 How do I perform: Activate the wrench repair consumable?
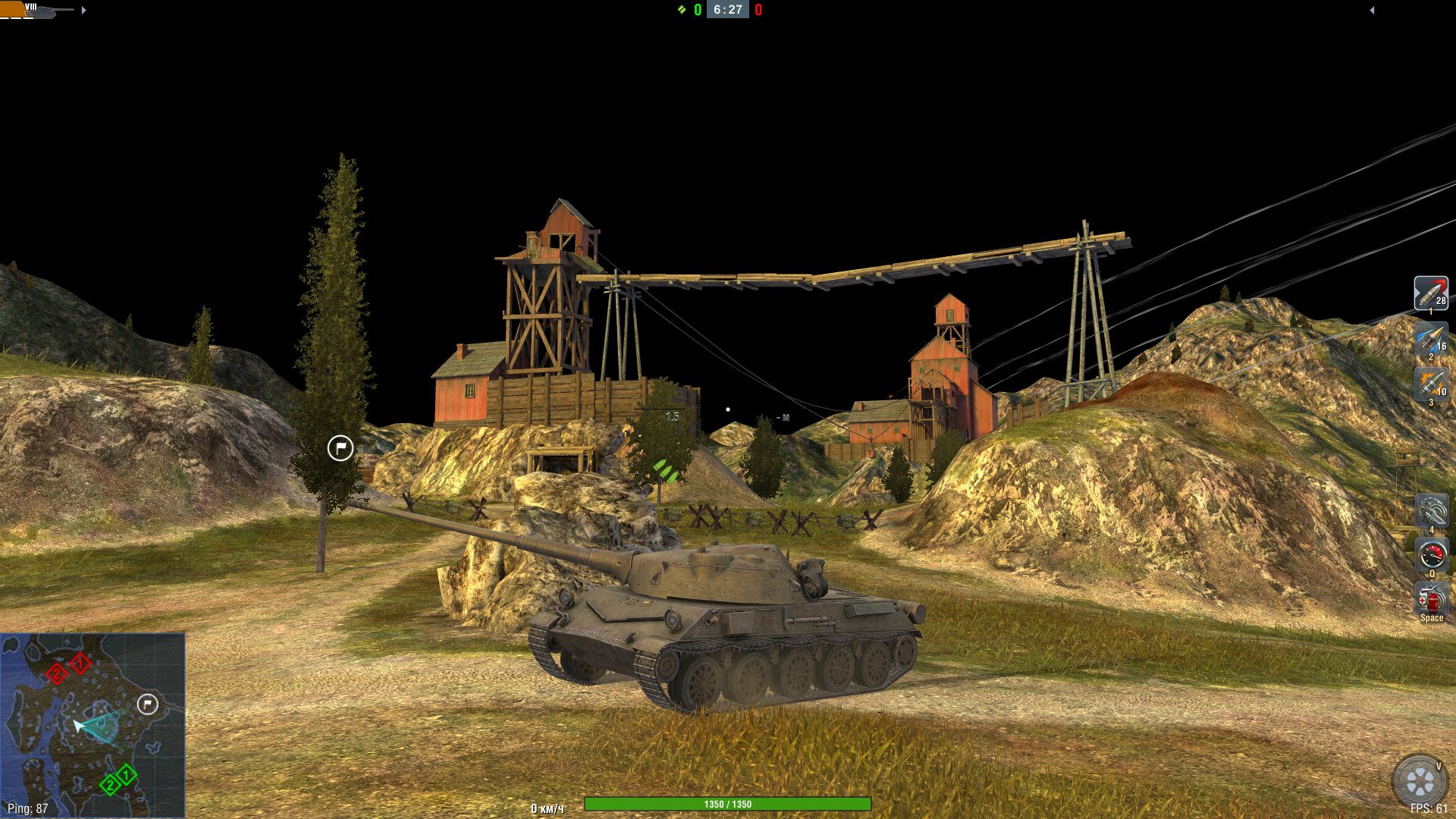1431,510
